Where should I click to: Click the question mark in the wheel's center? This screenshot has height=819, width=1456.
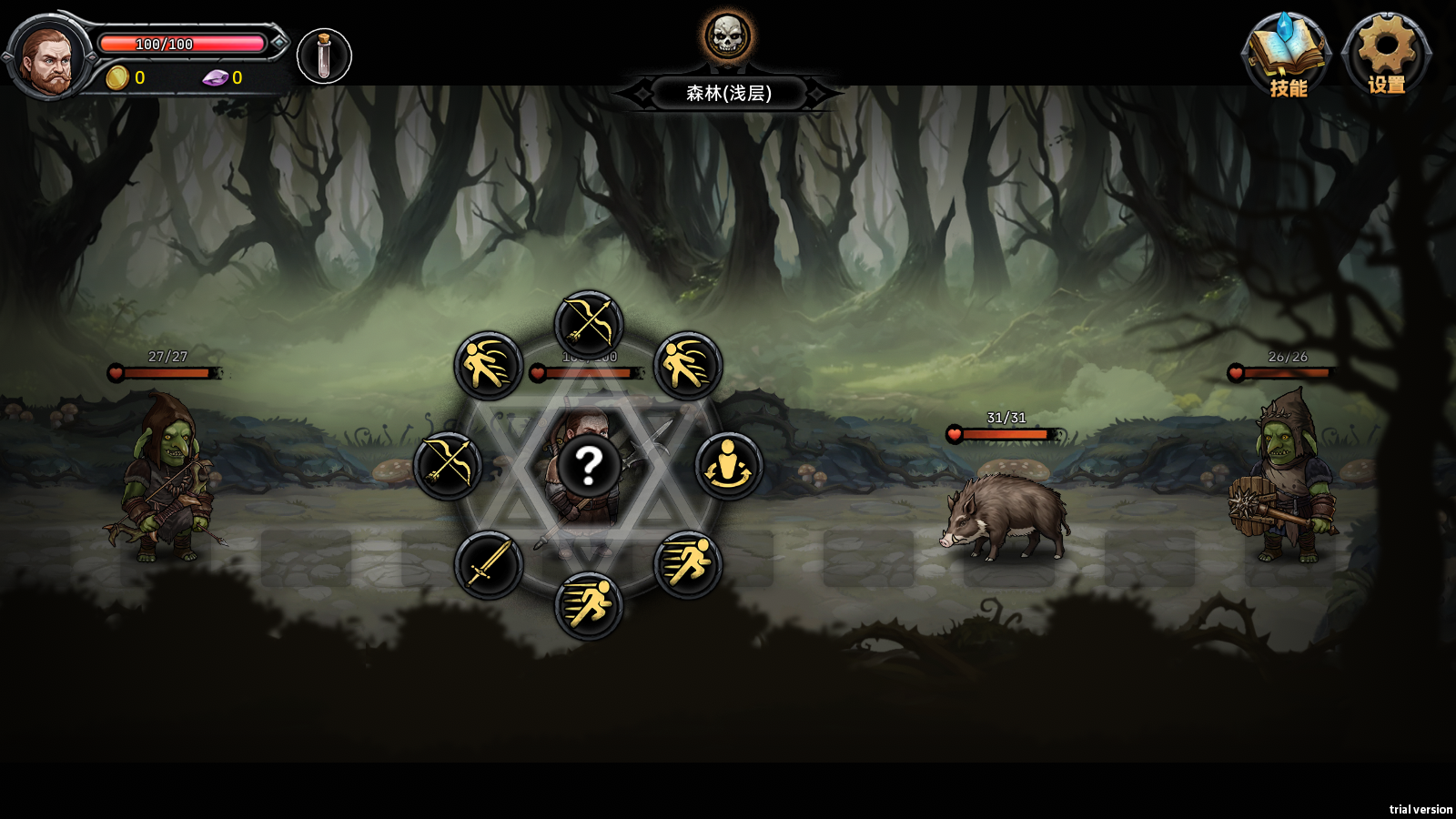(589, 466)
